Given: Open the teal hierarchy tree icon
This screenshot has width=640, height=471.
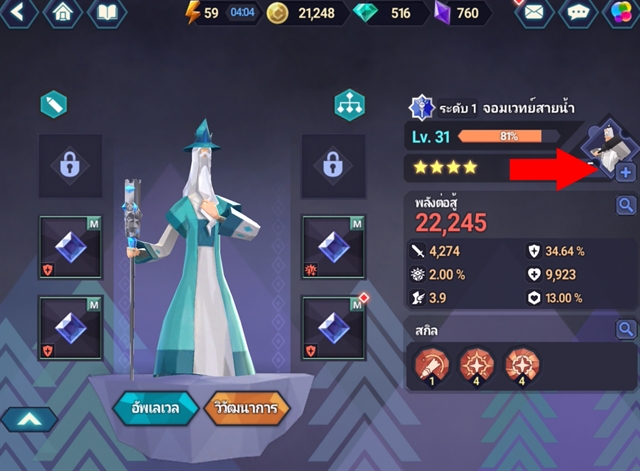Looking at the screenshot, I should (x=349, y=105).
